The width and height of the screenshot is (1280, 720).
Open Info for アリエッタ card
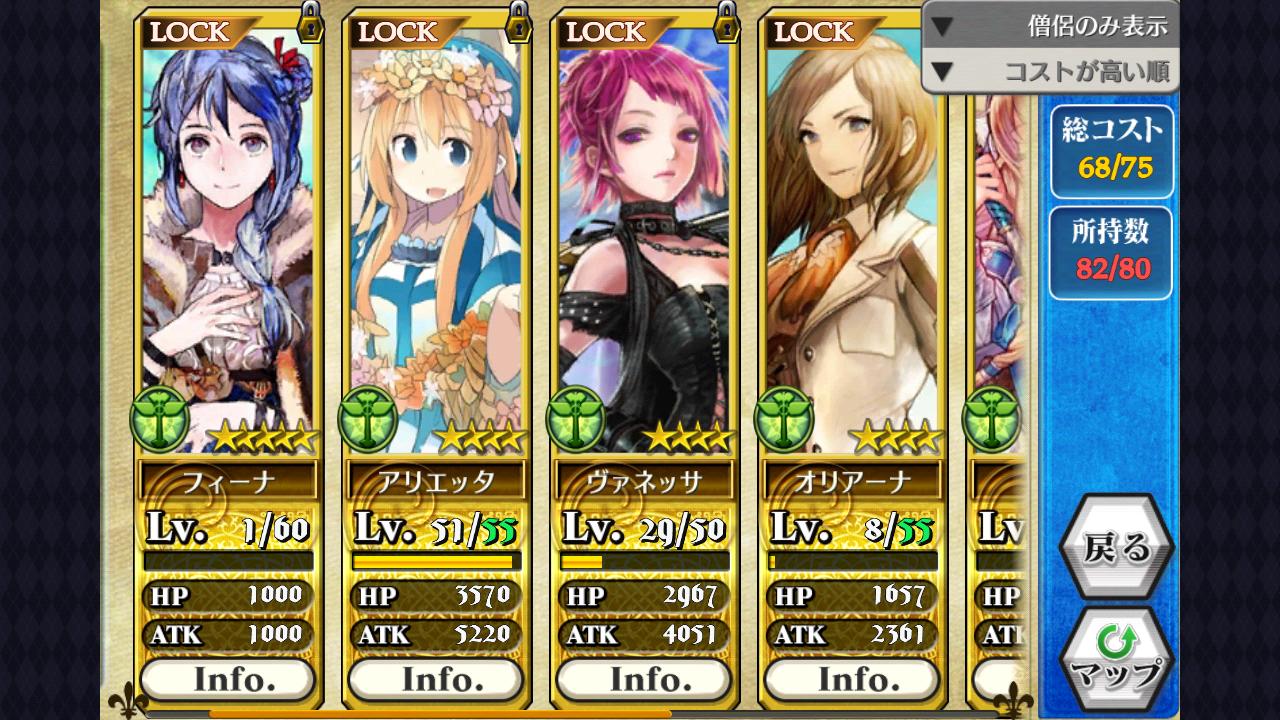coord(436,680)
